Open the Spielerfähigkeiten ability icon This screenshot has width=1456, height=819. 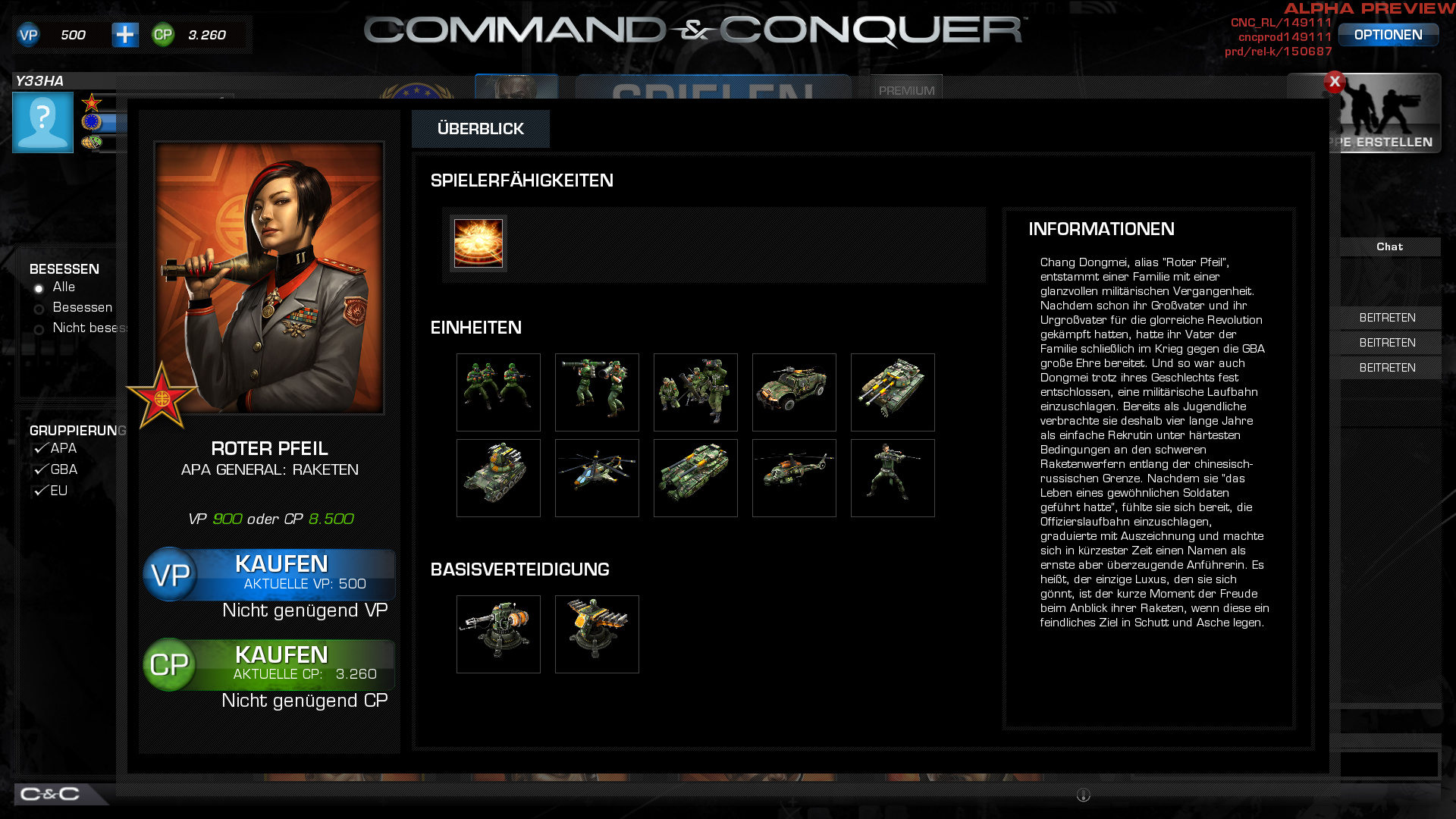pos(477,243)
